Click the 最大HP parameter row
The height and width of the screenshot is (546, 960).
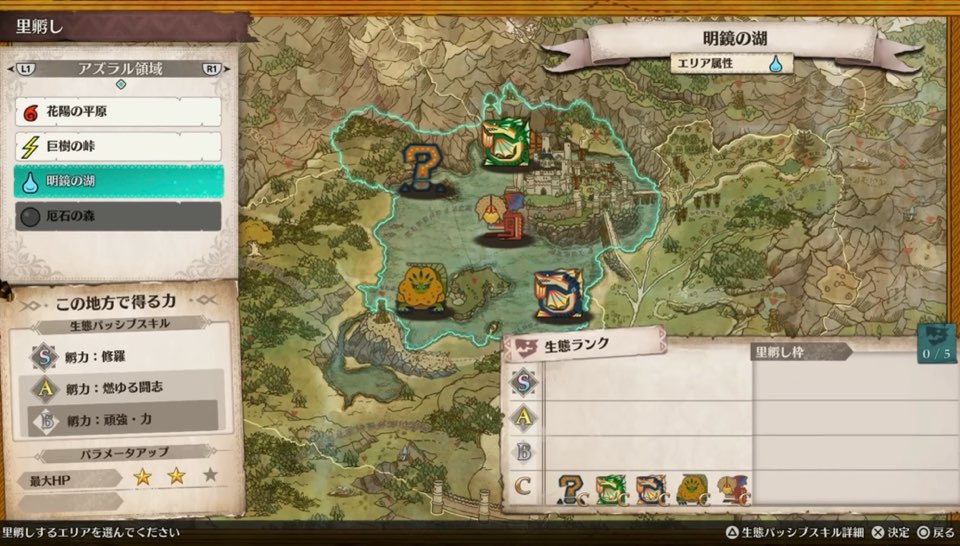pos(120,479)
